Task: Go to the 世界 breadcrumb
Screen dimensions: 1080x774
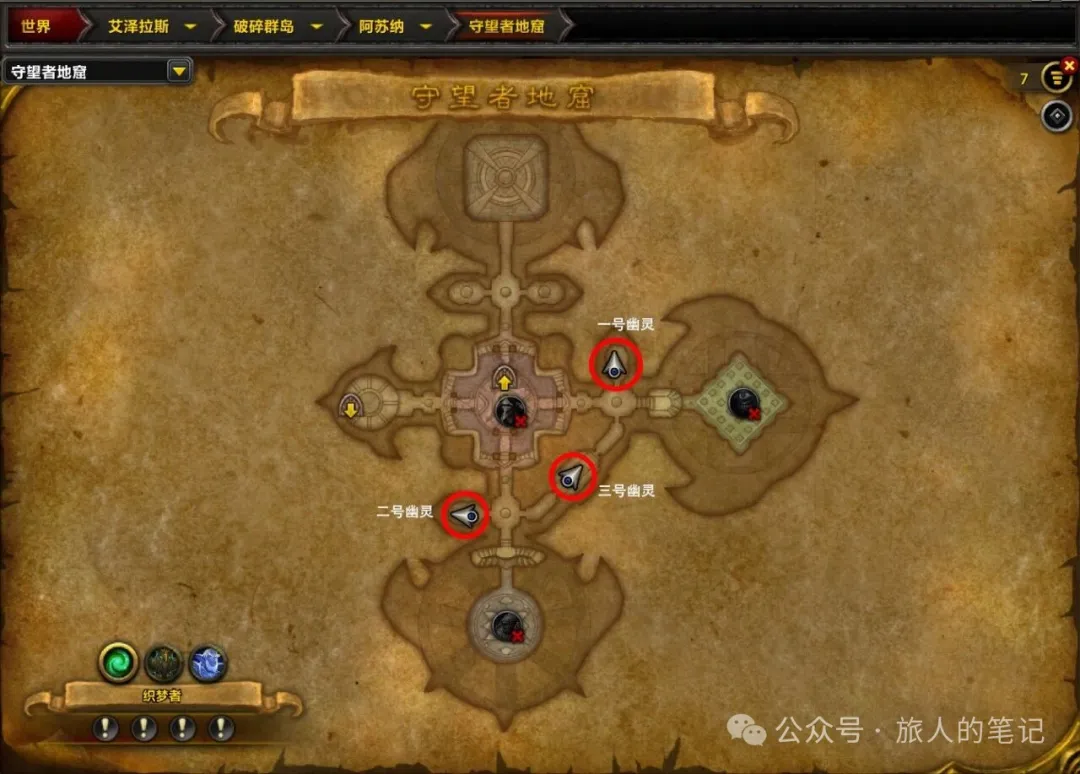Action: tap(36, 26)
